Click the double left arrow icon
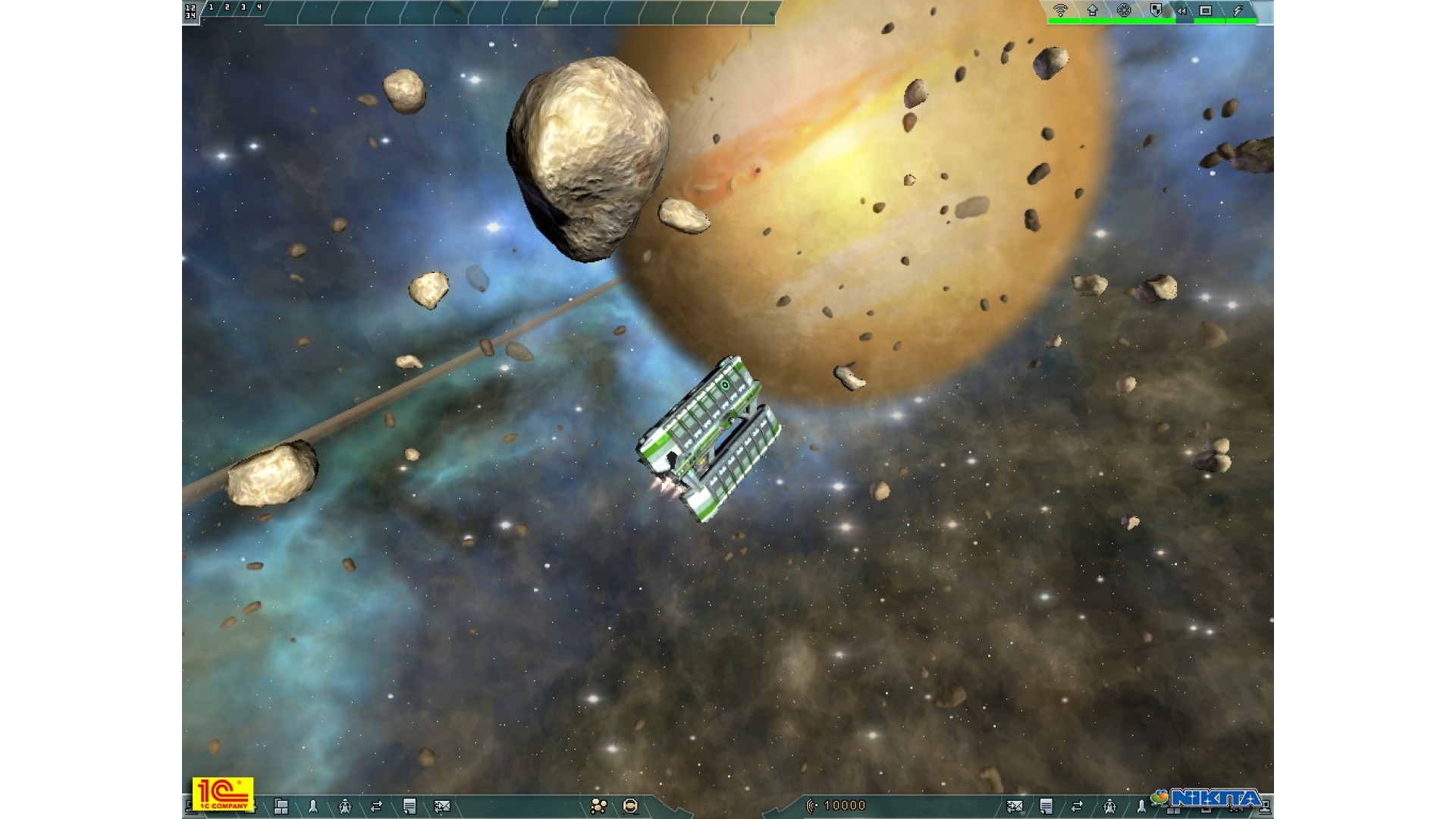 (1181, 11)
